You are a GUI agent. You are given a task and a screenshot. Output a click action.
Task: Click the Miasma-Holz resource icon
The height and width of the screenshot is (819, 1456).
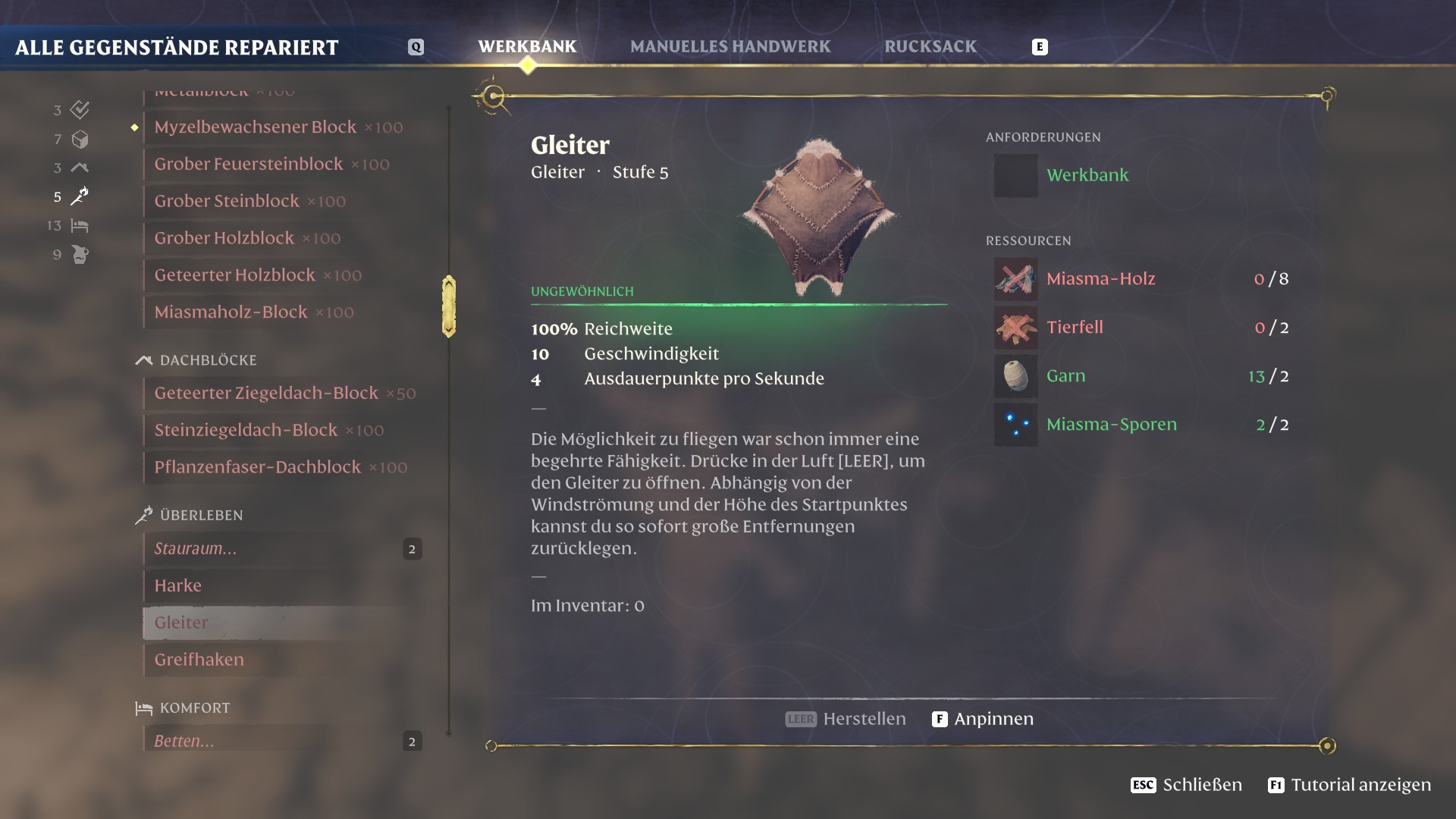pyautogui.click(x=1015, y=278)
